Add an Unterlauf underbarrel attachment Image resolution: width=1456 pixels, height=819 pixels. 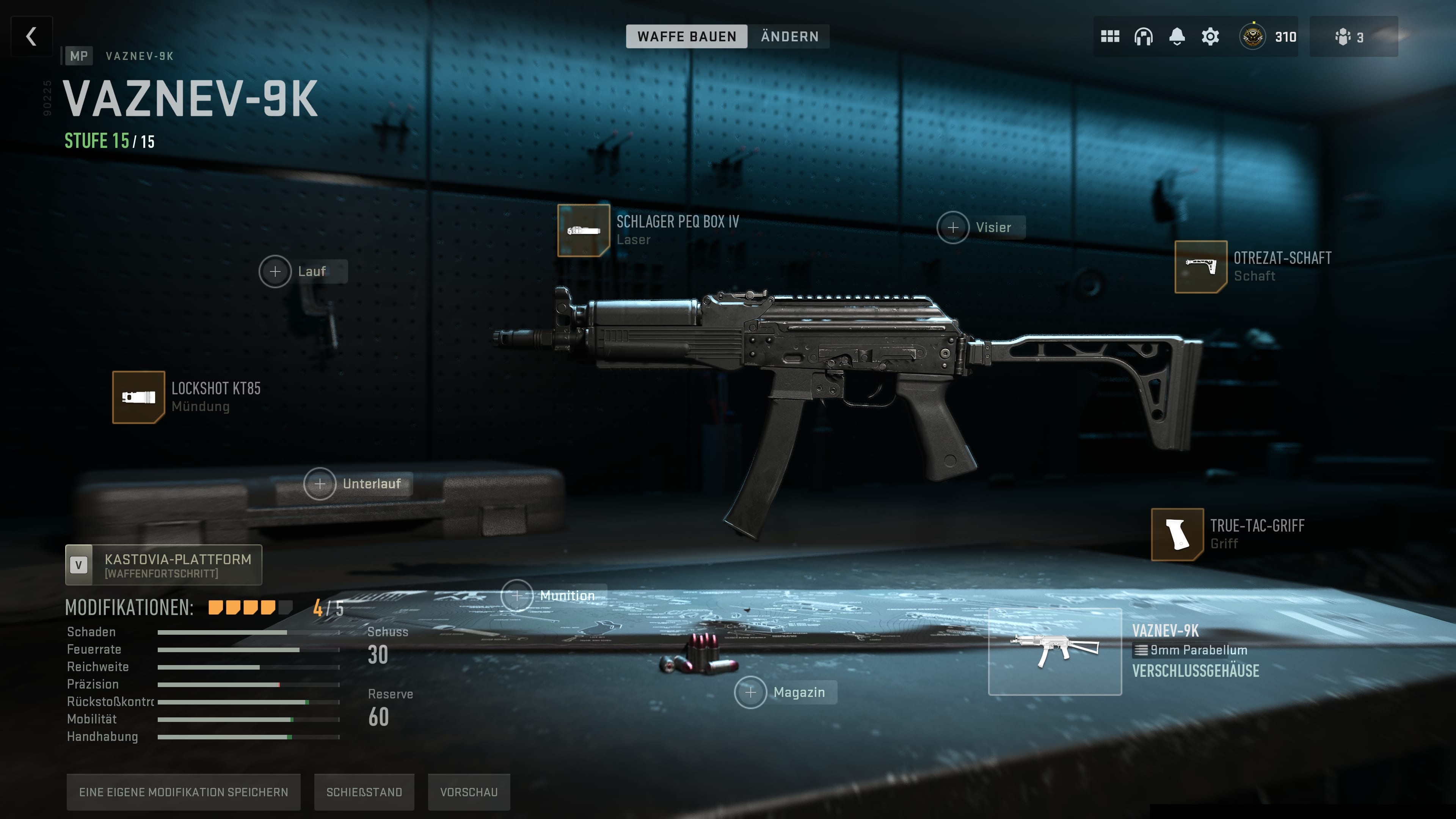(320, 484)
